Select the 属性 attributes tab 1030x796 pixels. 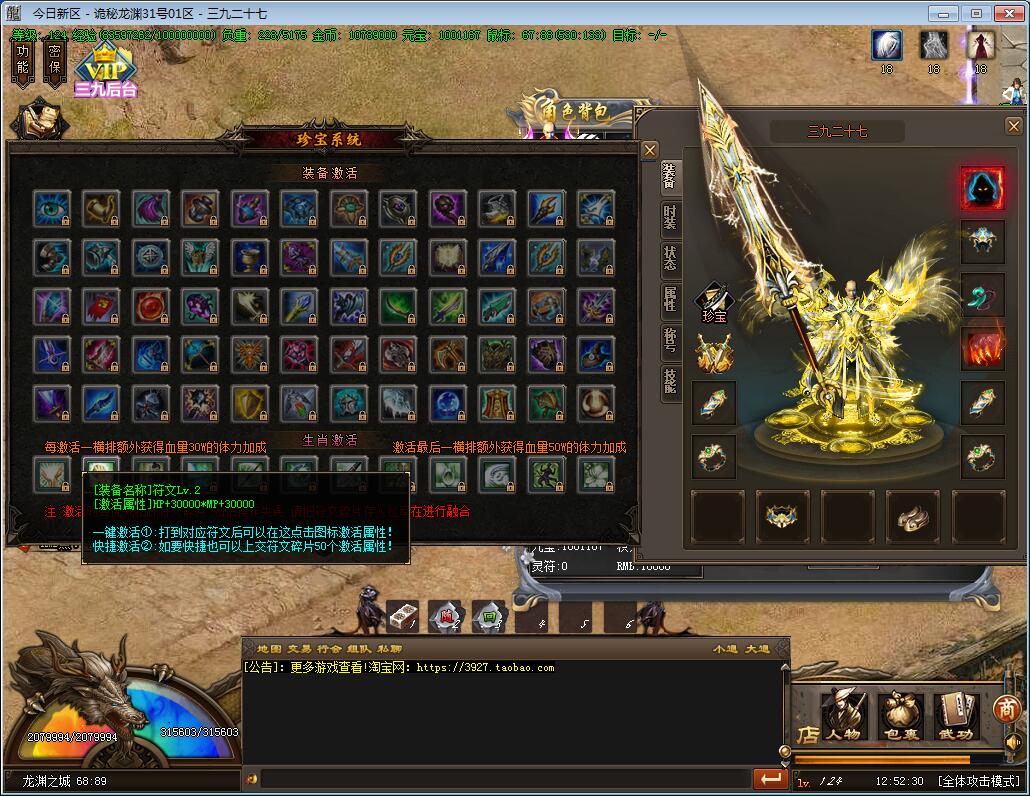669,299
